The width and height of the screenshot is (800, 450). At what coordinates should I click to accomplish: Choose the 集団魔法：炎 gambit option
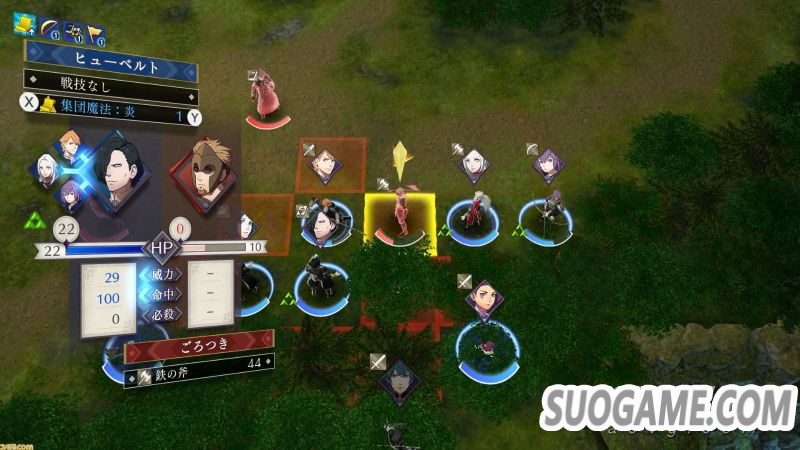pyautogui.click(x=110, y=117)
